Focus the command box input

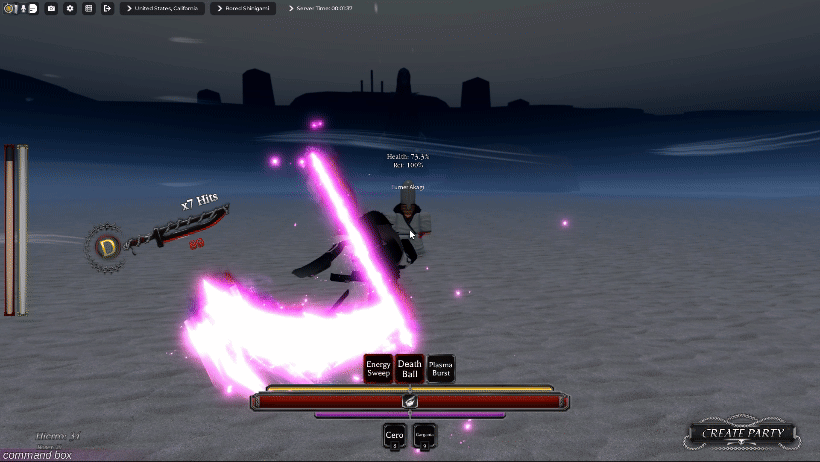click(36, 455)
